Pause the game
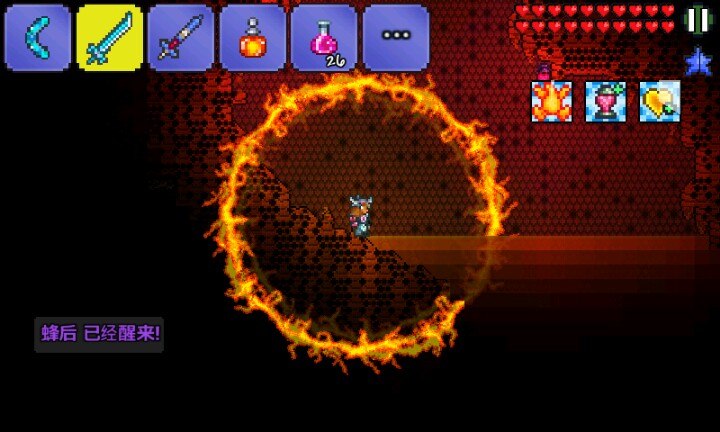Image resolution: width=720 pixels, height=432 pixels. pos(697,19)
